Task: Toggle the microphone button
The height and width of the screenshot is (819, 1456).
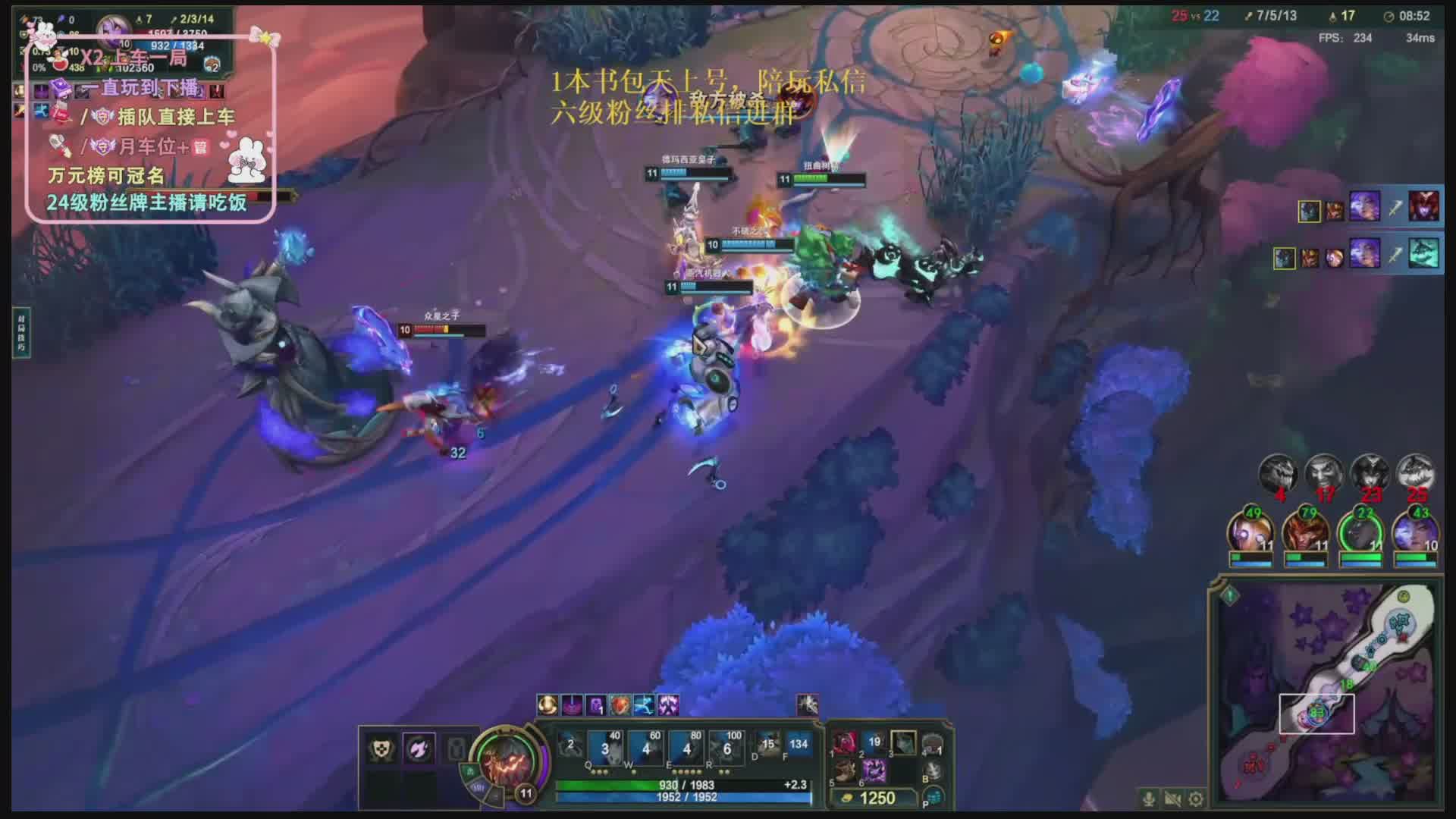Action: pos(1149,799)
